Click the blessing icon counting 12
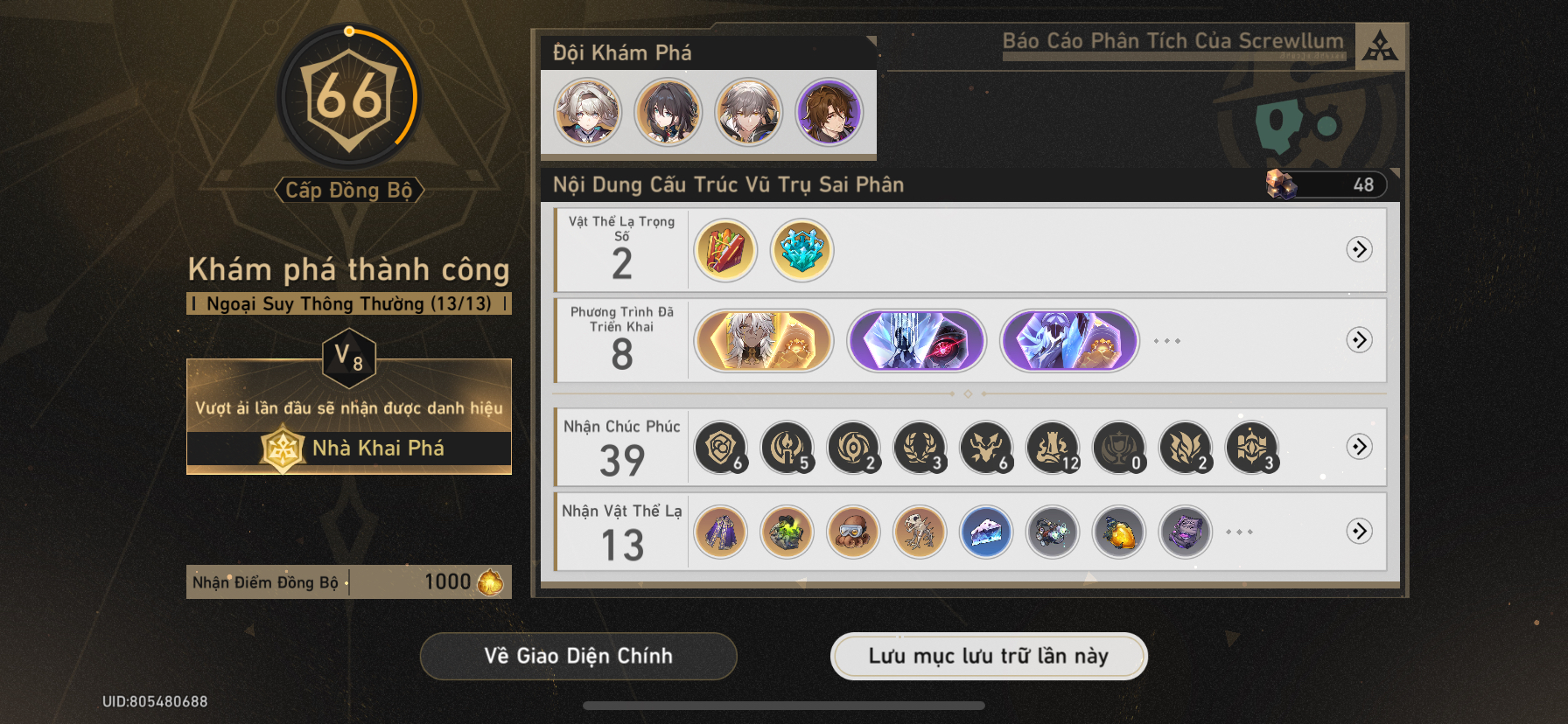This screenshot has height=724, width=1568. pos(1053,448)
